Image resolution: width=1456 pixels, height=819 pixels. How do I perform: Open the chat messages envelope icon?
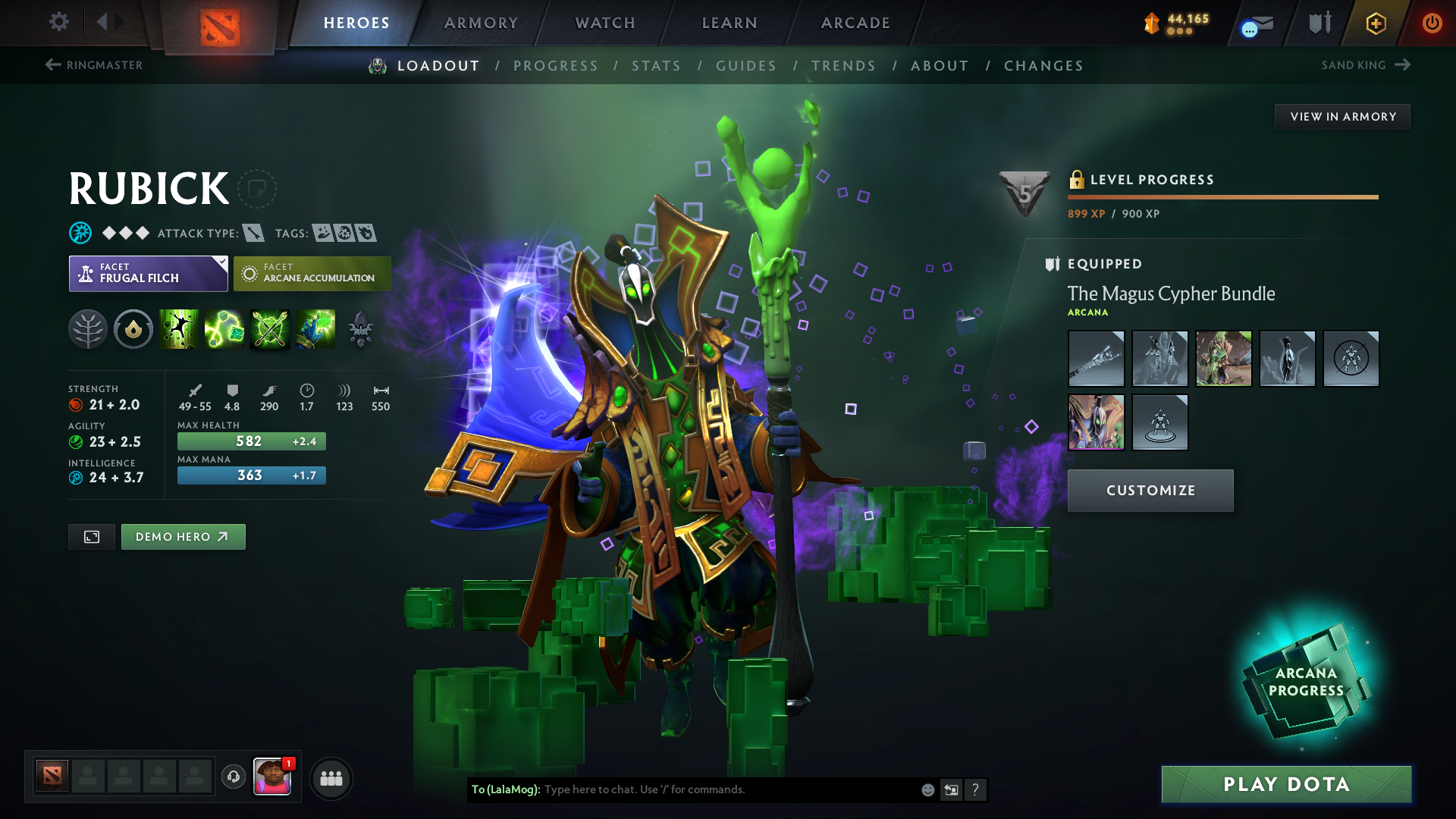1255,23
